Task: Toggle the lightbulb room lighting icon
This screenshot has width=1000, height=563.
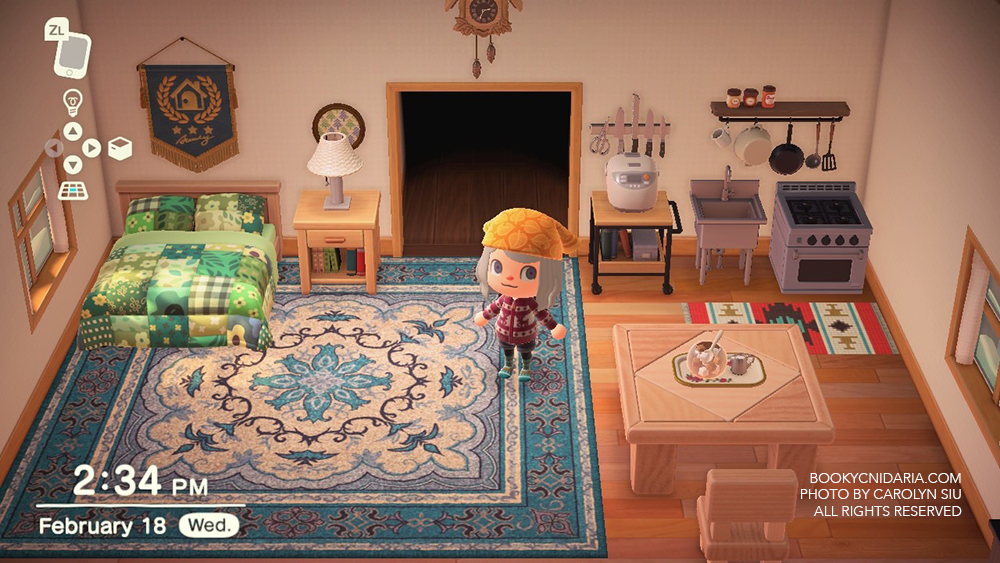Action: [72, 101]
